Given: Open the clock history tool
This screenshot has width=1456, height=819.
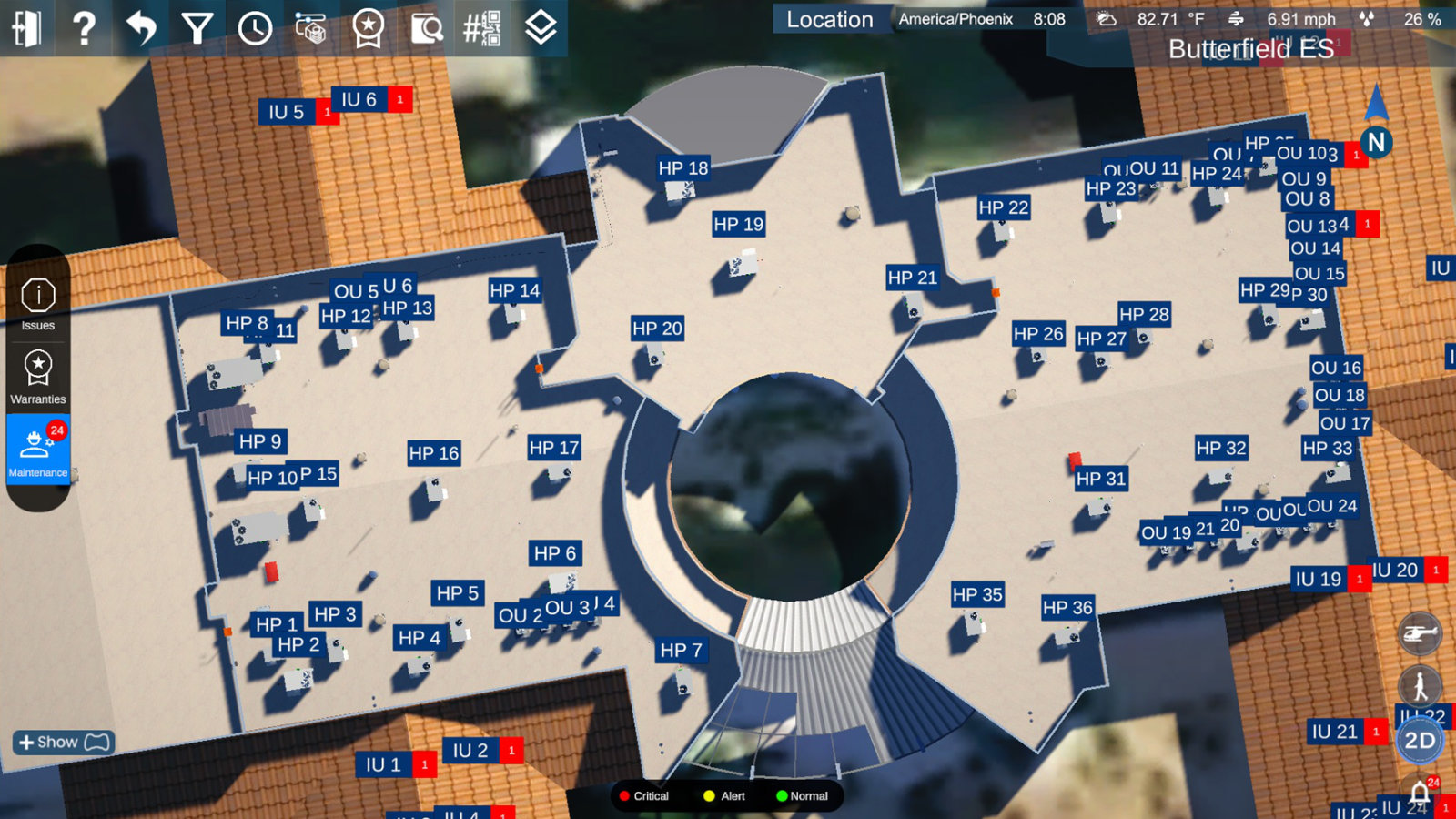Looking at the screenshot, I should (255, 28).
